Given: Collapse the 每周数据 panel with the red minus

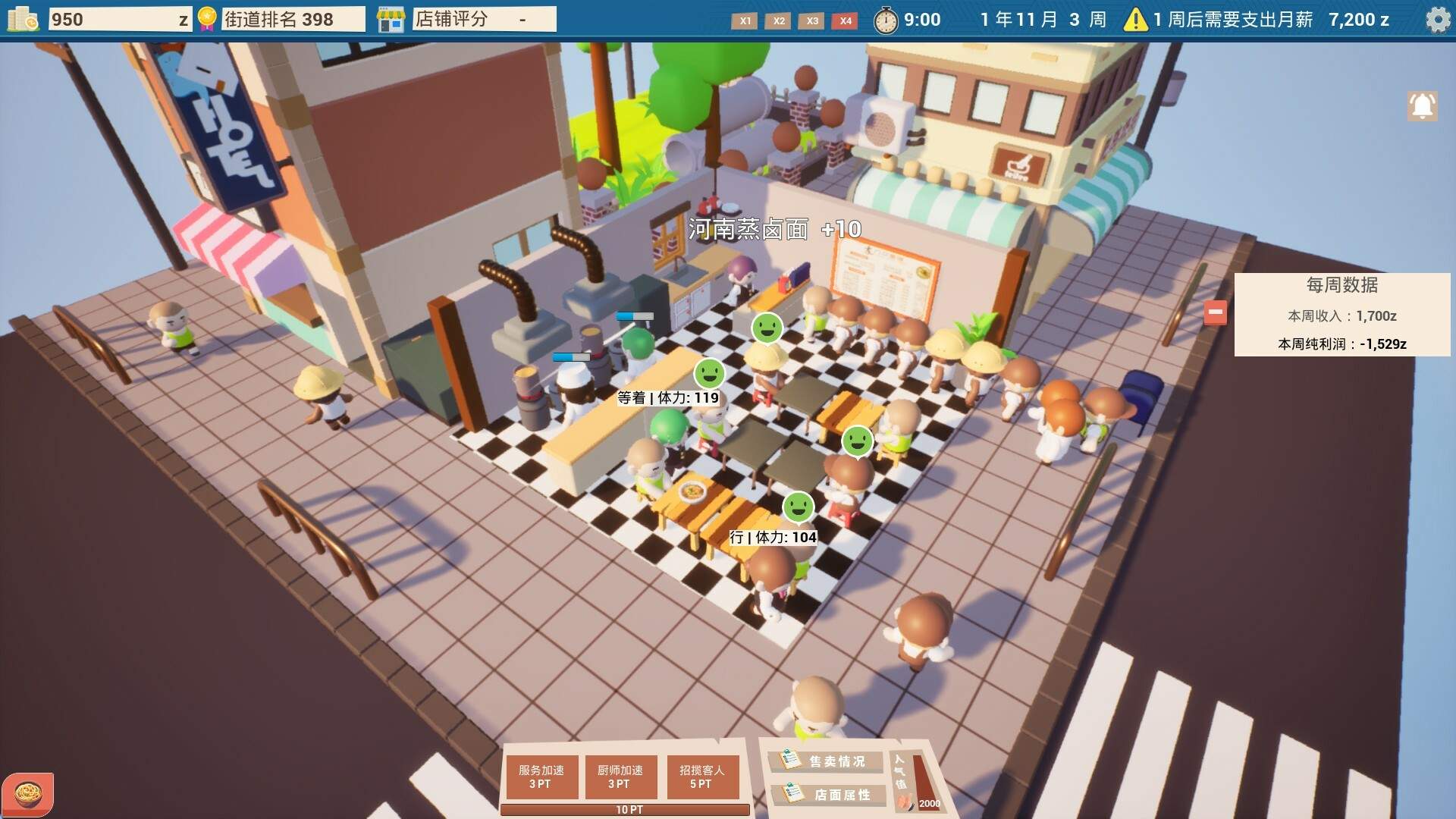Looking at the screenshot, I should click(x=1216, y=312).
